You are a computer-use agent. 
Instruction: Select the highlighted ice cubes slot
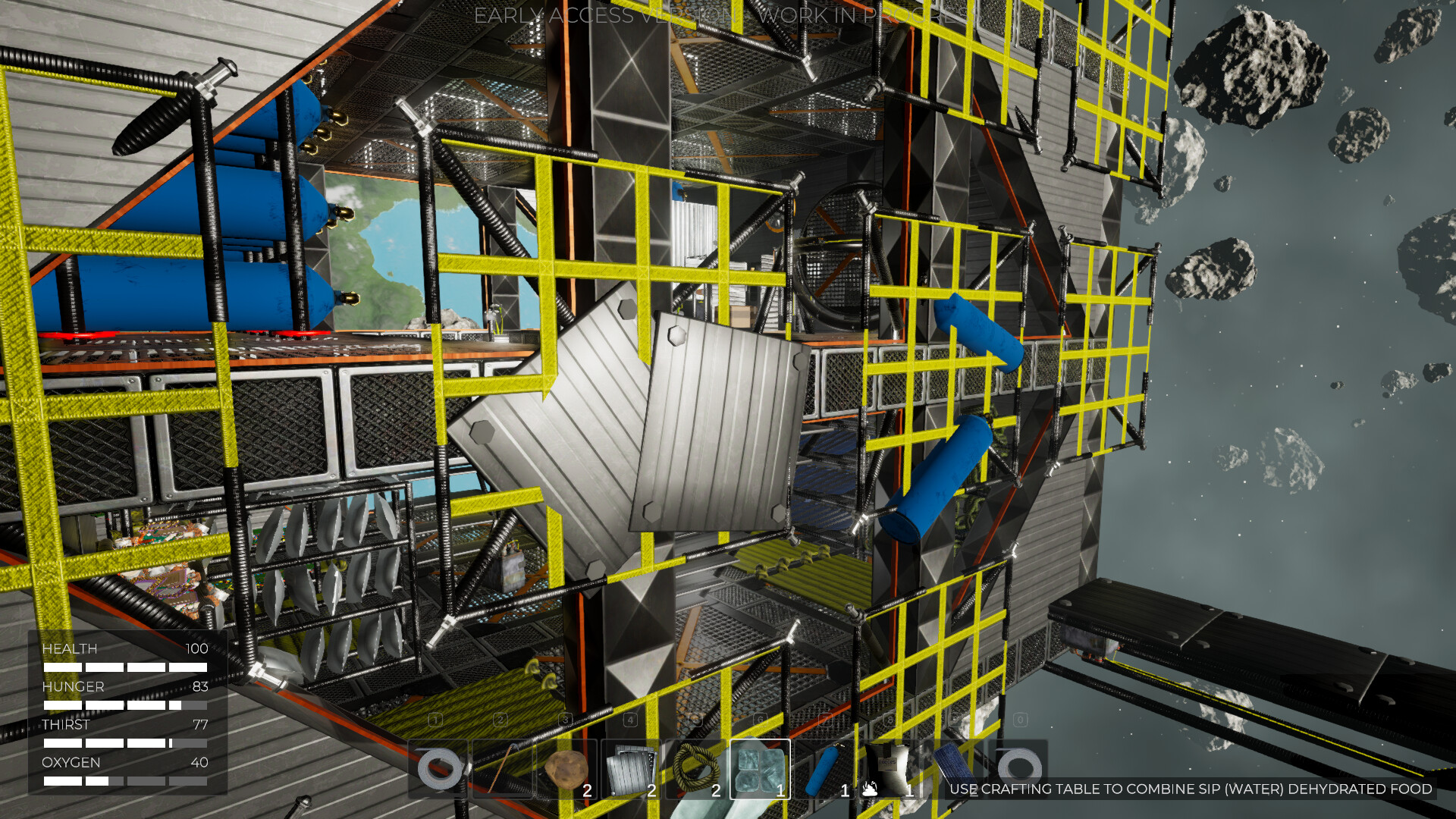click(760, 769)
